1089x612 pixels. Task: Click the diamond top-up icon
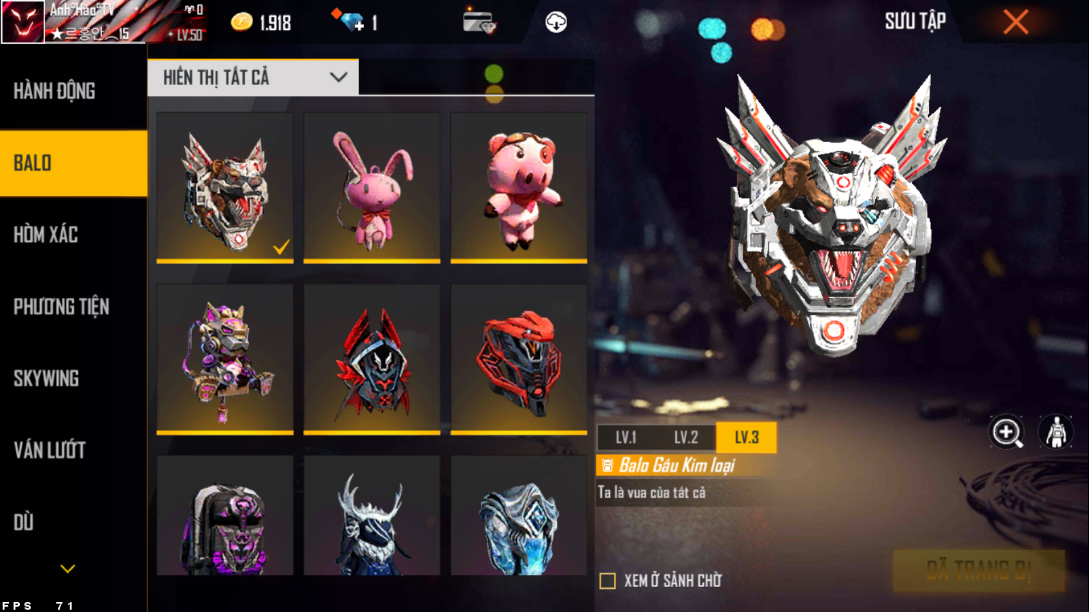pyautogui.click(x=353, y=22)
